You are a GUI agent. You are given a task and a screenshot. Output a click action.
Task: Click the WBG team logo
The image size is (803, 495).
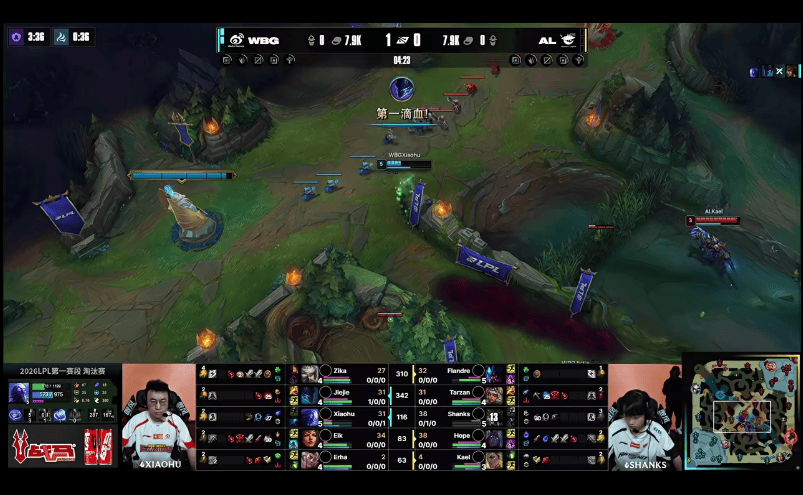point(236,40)
